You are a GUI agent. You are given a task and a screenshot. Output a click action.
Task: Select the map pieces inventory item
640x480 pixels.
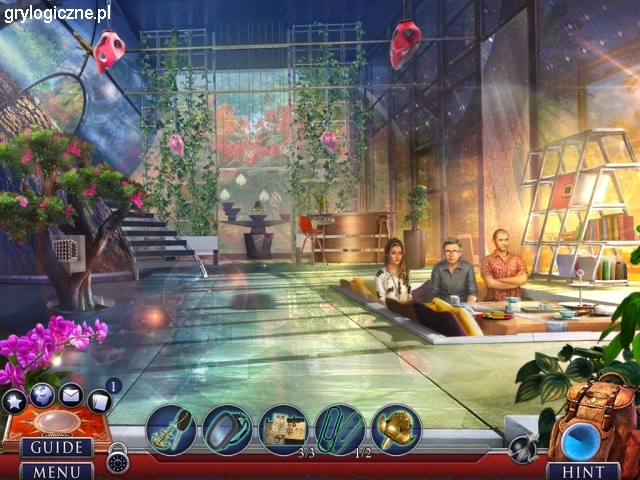point(283,428)
